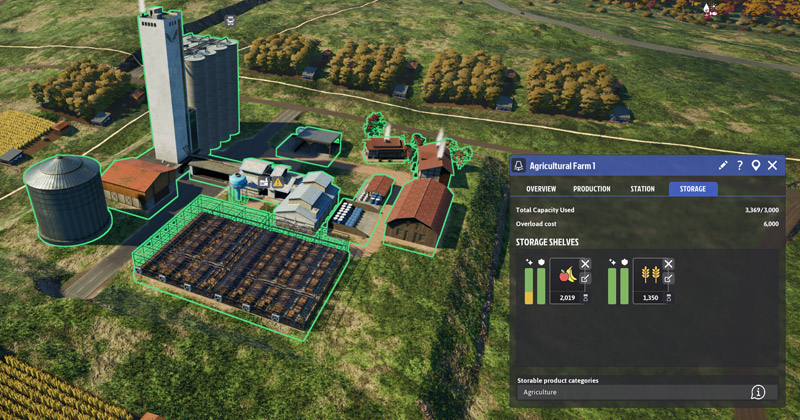Viewport: 800px width, 420px height.
Task: Open help via the question mark icon
Action: pyautogui.click(x=740, y=165)
